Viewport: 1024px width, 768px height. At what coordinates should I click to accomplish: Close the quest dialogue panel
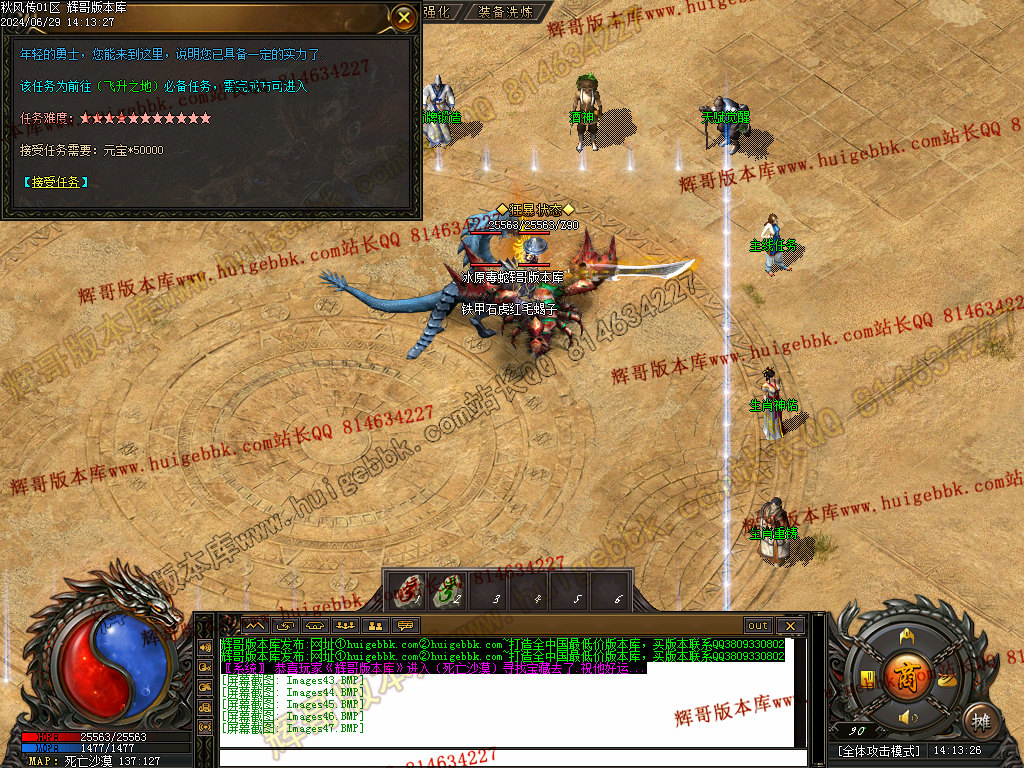(403, 17)
